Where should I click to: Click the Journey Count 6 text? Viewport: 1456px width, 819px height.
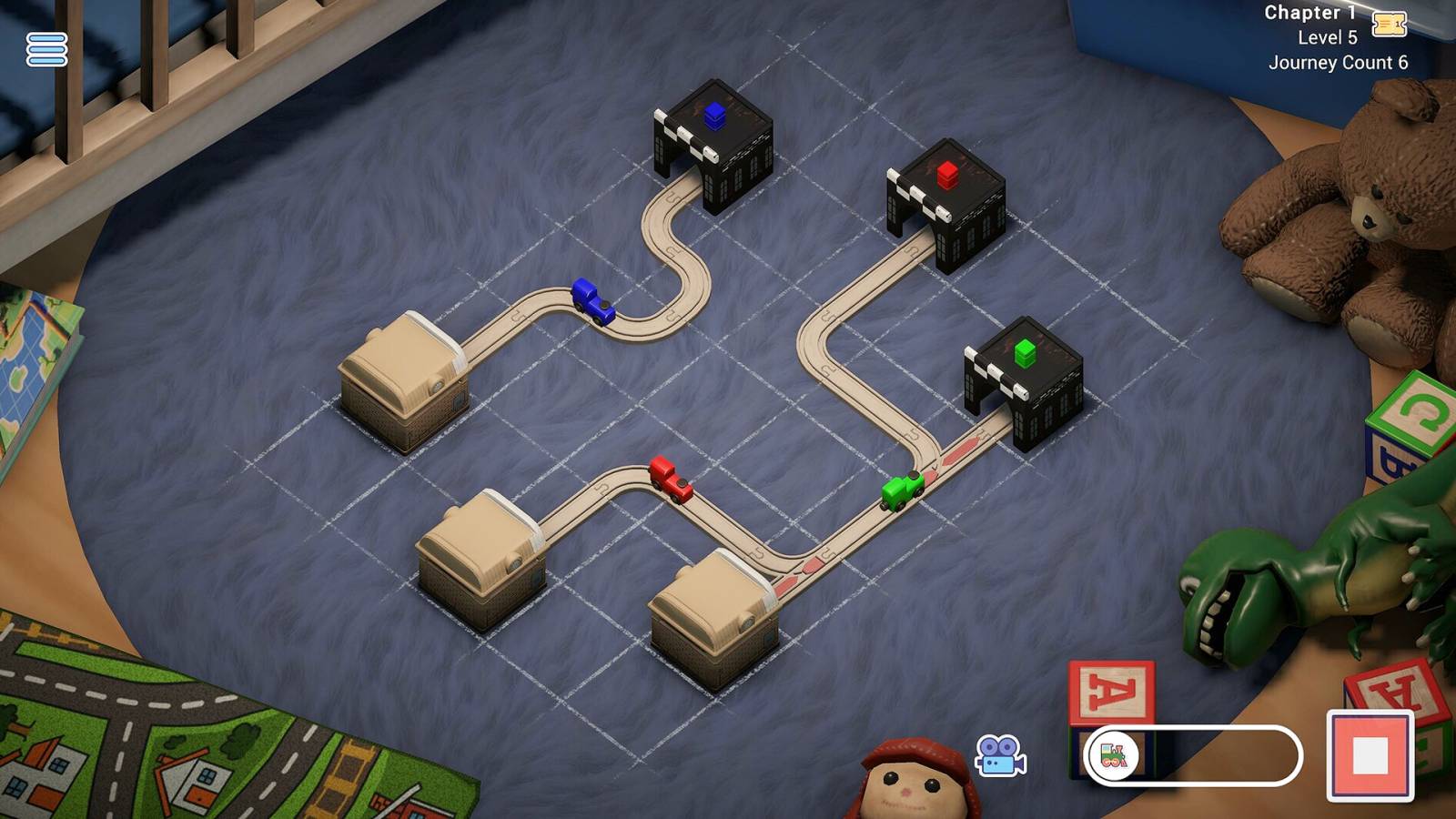click(1338, 62)
